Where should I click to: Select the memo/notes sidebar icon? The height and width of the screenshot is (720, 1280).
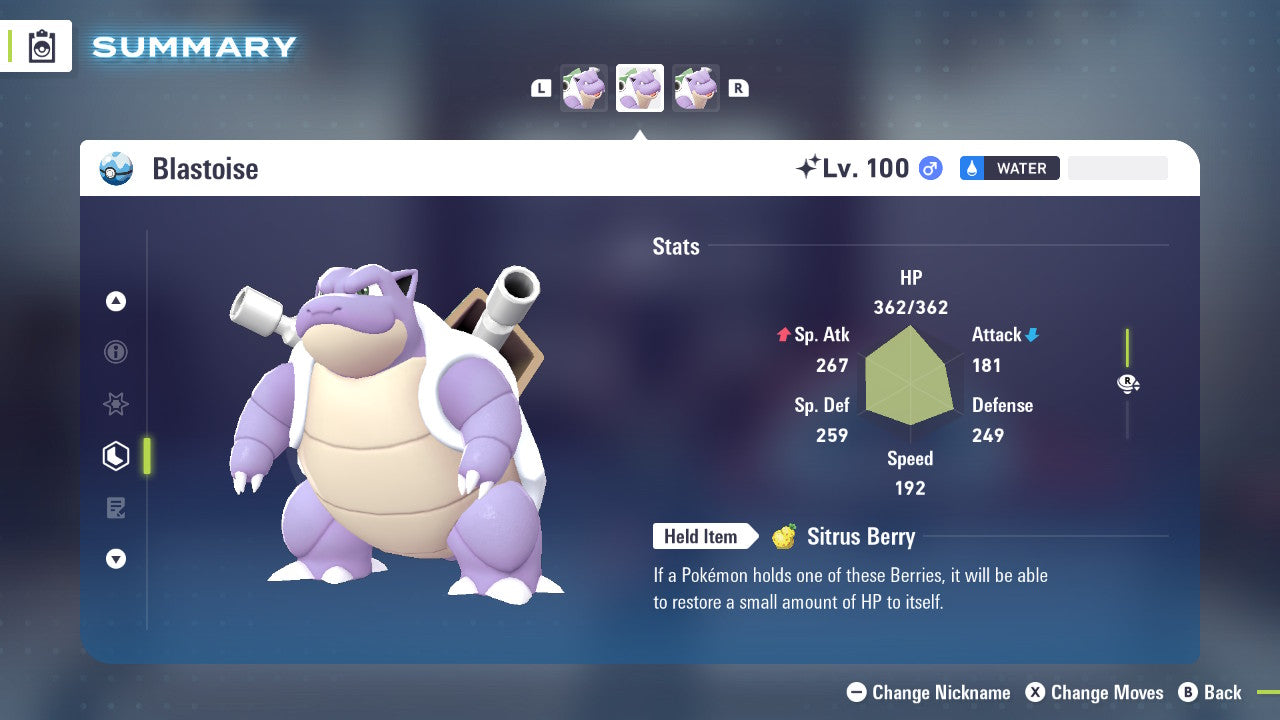click(x=115, y=508)
